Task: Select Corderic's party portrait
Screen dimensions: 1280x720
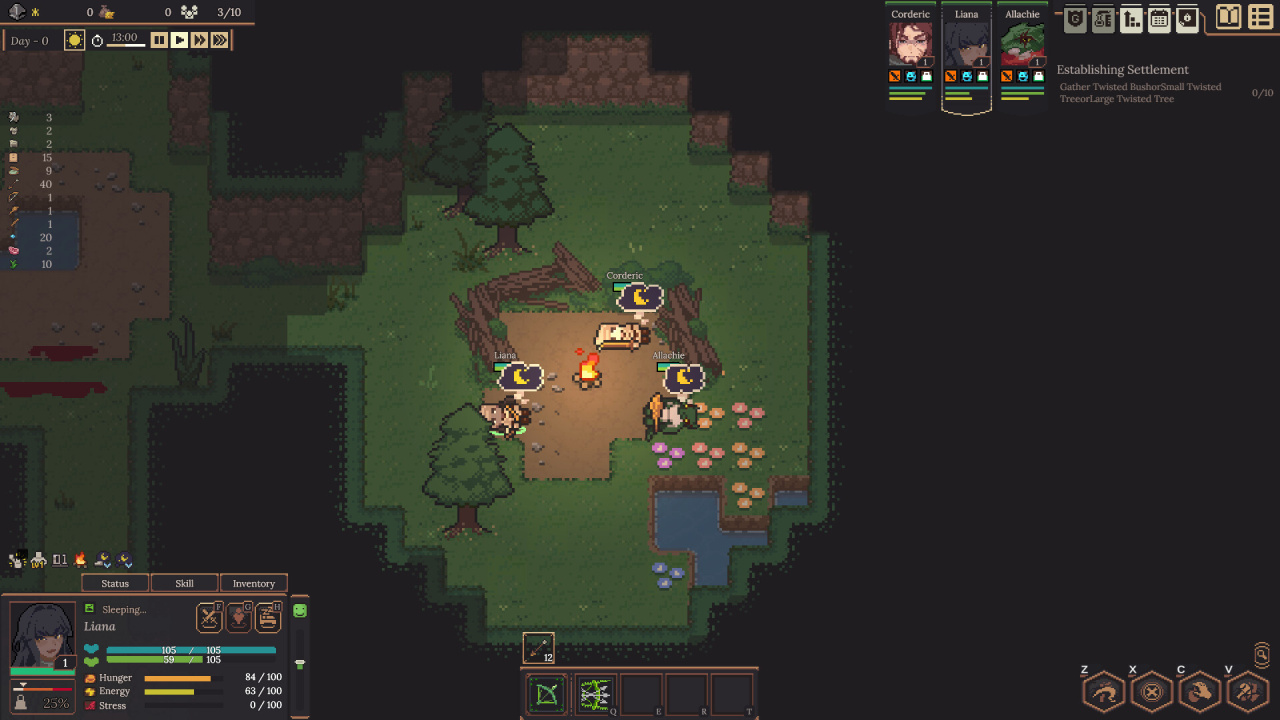Action: 910,44
